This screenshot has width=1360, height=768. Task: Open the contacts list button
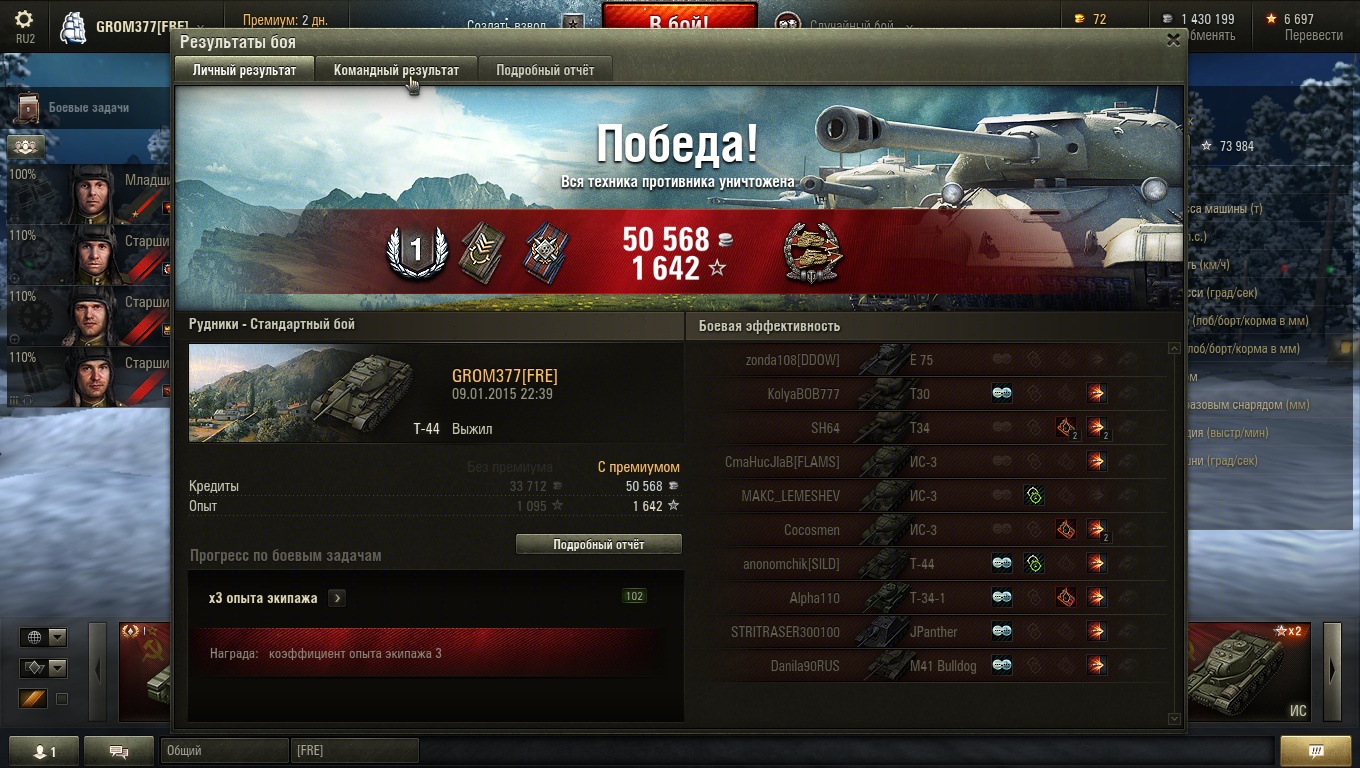coord(43,752)
